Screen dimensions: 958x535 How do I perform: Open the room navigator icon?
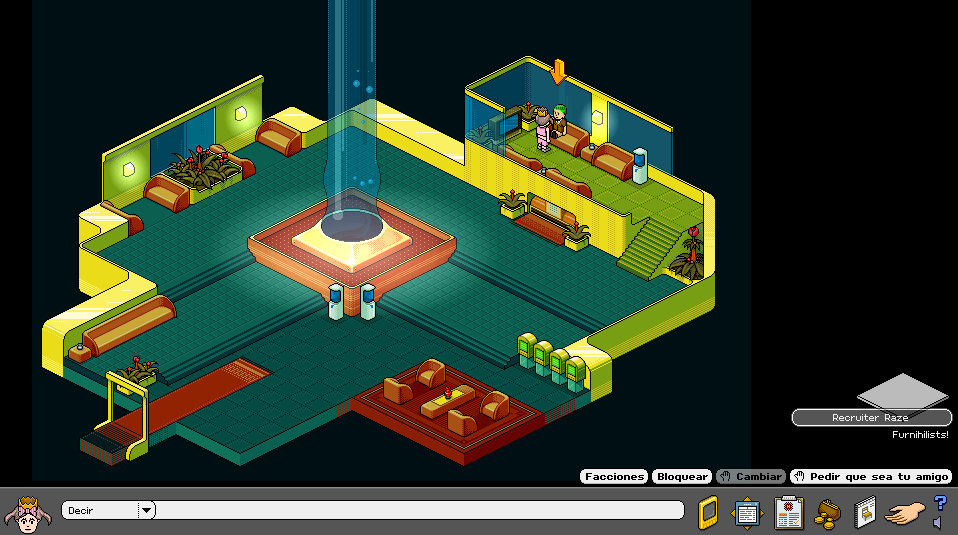tap(747, 513)
